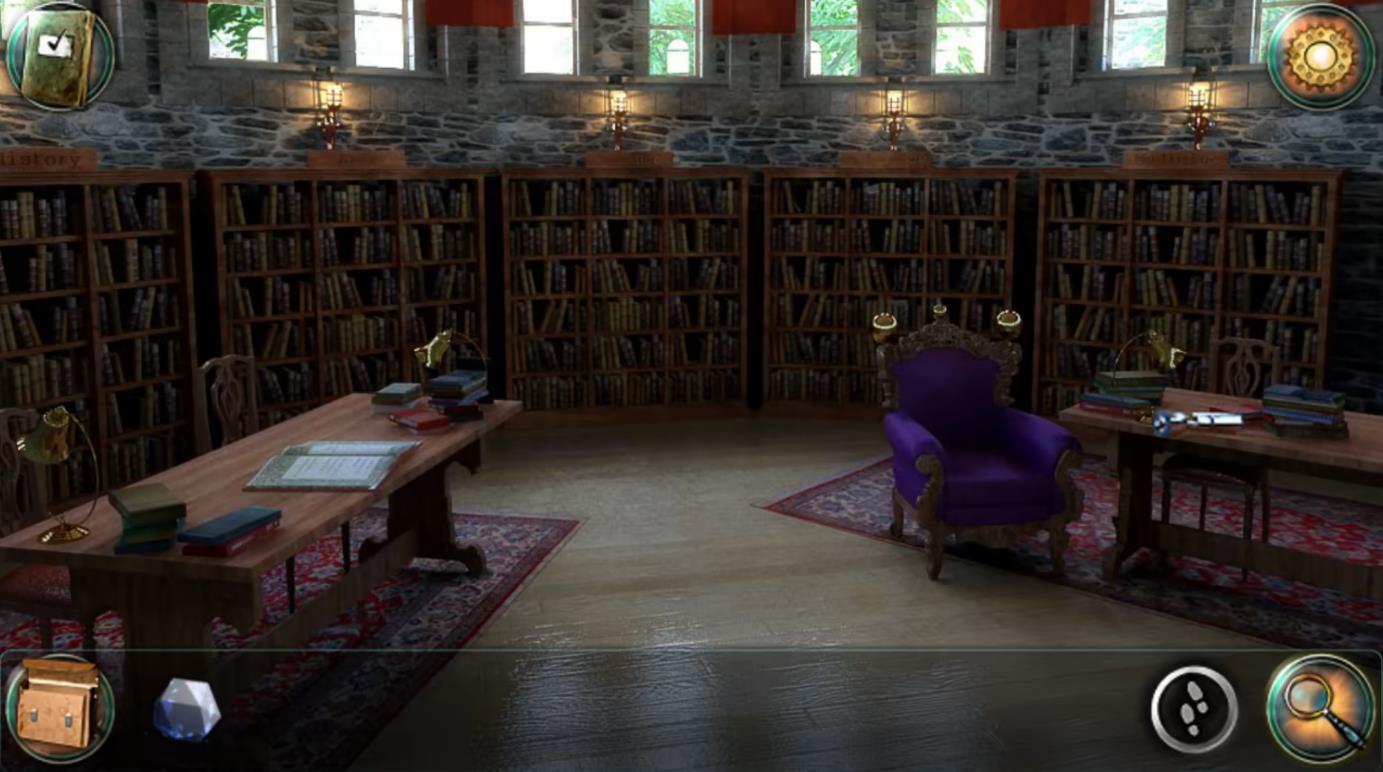Viewport: 1383px width, 772px height.
Task: Click the footprints navigation icon
Action: 1192,708
